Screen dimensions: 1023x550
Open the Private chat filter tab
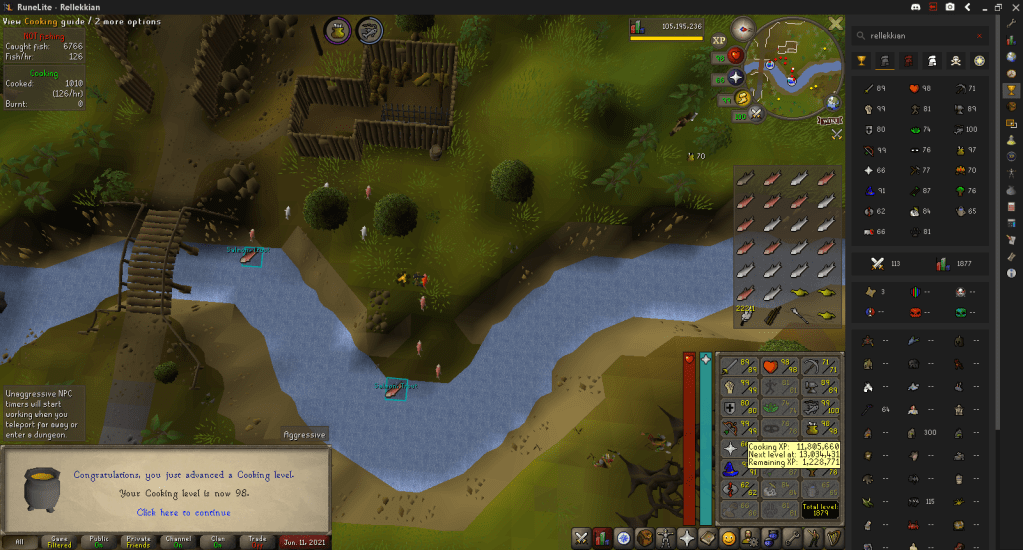pos(139,541)
